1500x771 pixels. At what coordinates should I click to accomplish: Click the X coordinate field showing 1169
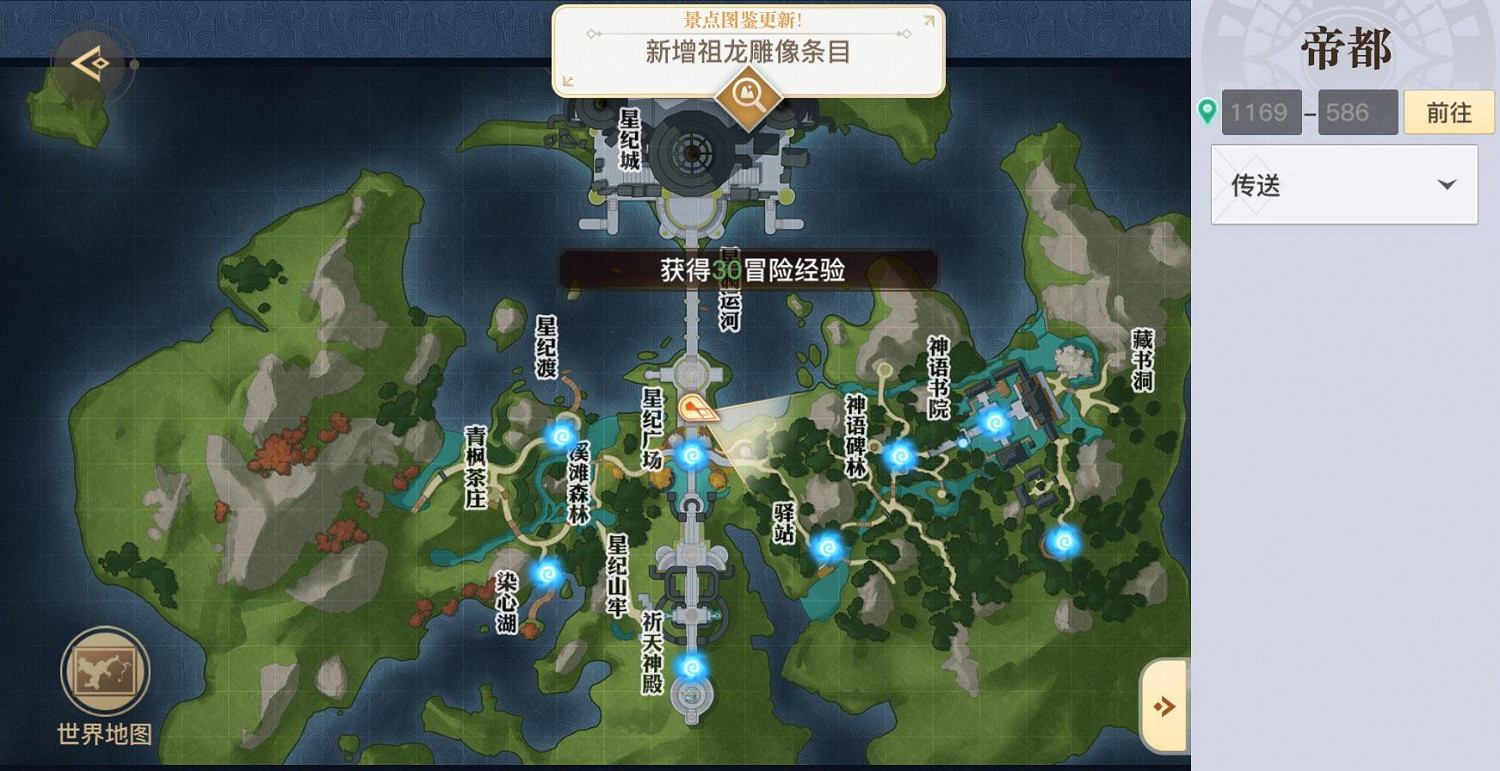click(x=1261, y=112)
